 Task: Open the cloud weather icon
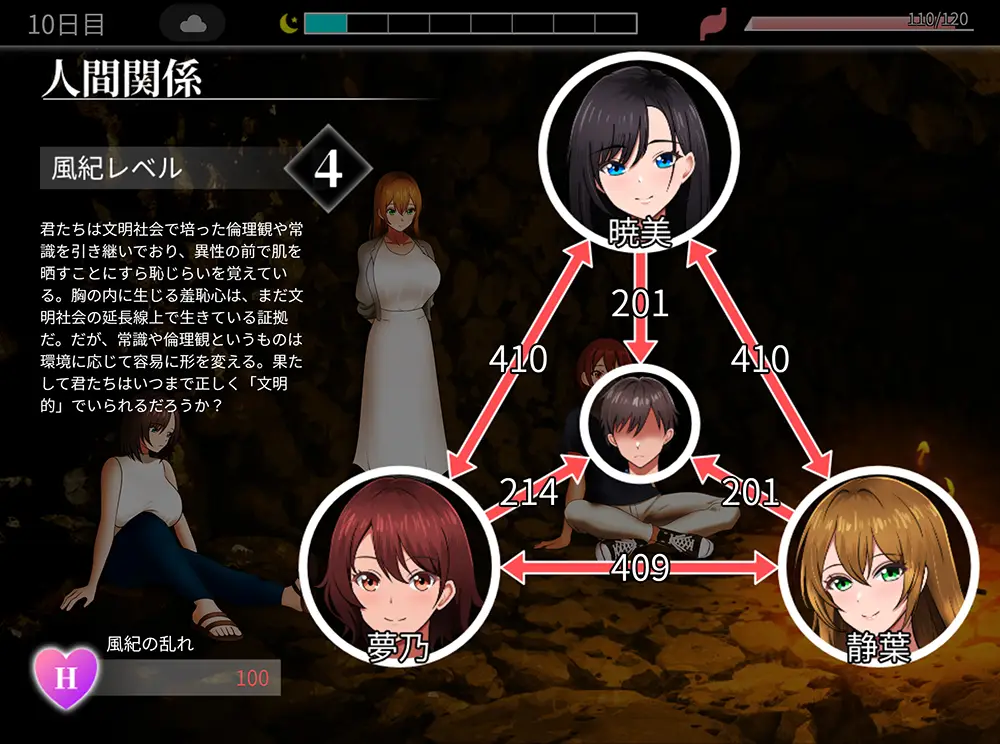click(x=192, y=24)
